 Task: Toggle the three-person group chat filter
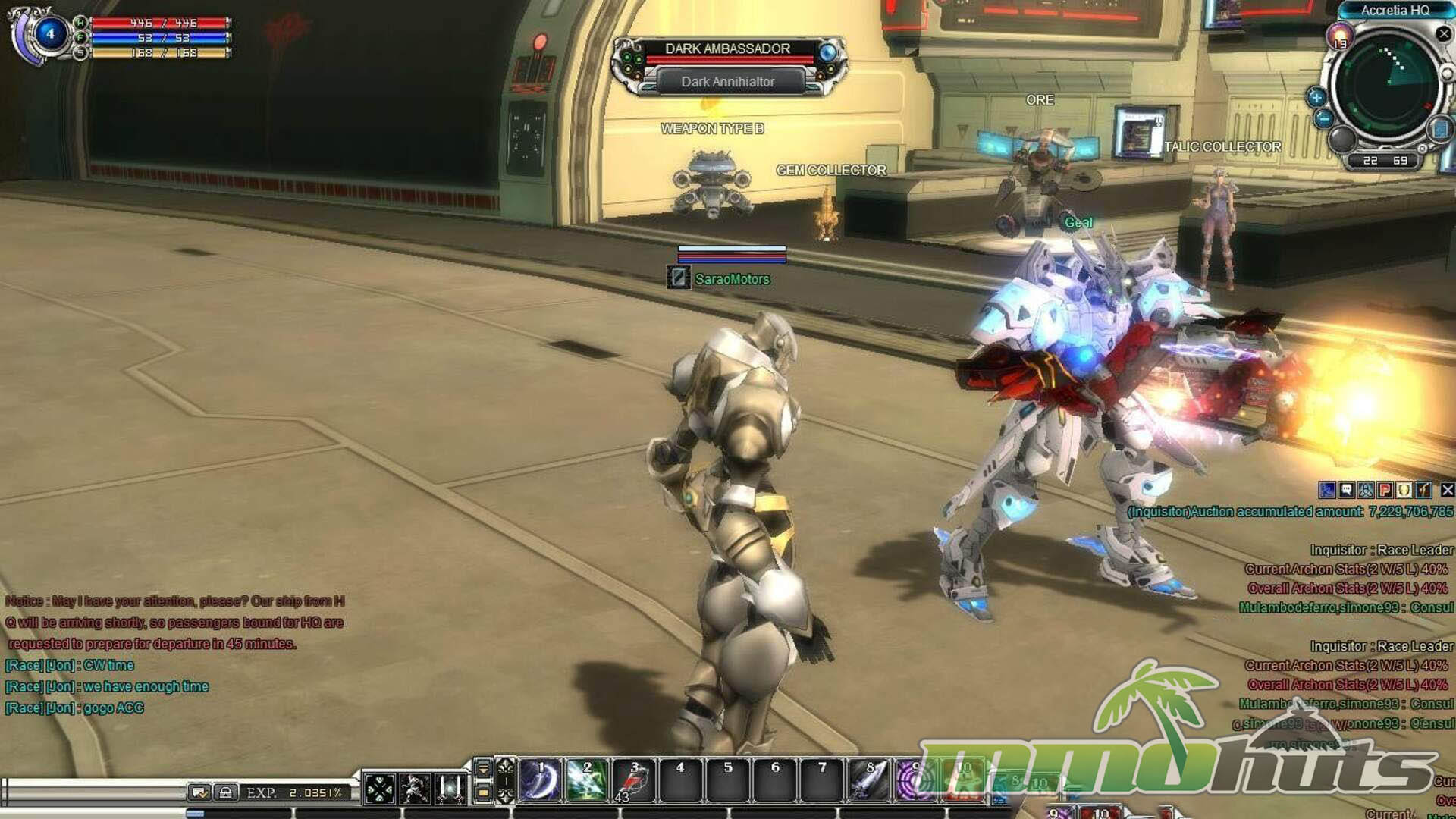click(x=1366, y=491)
